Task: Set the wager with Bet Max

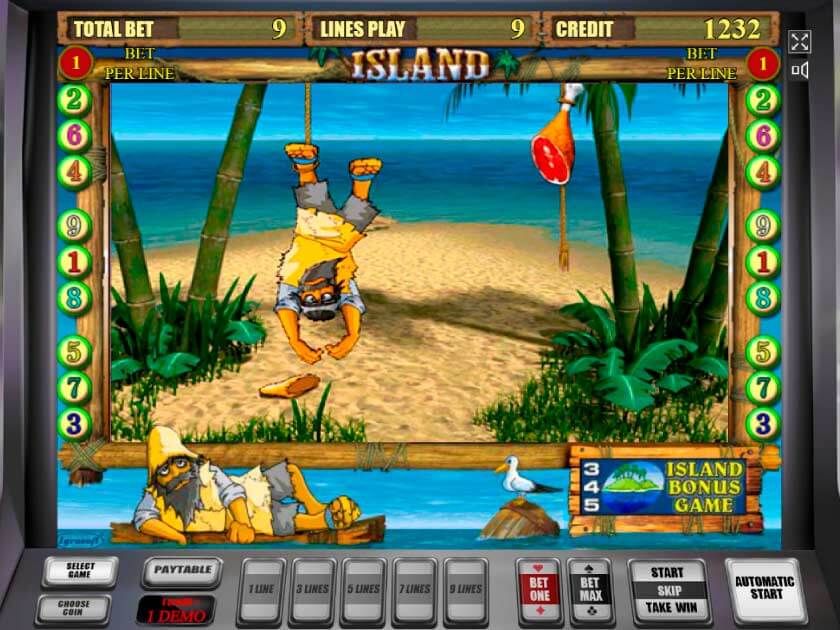Action: coord(590,592)
